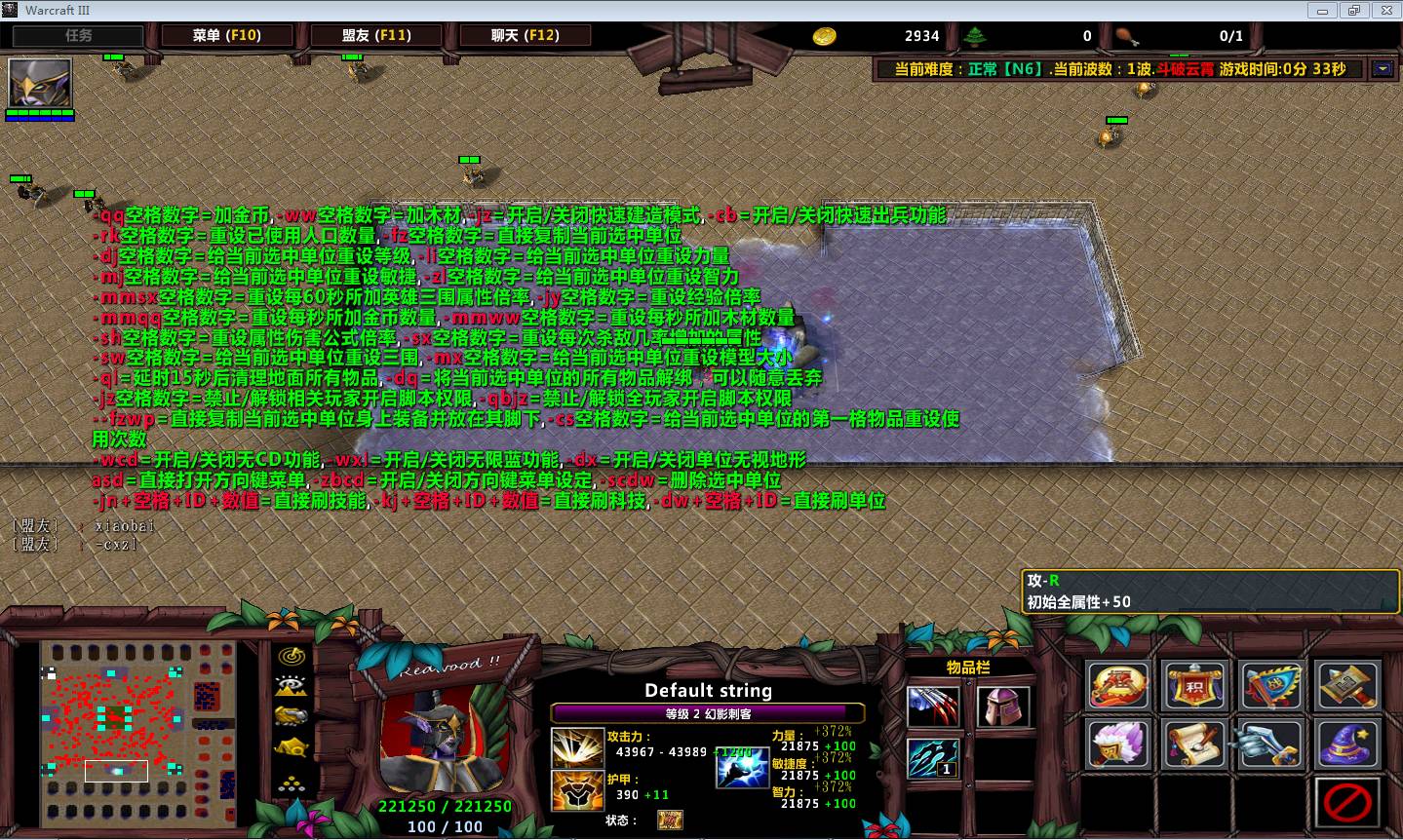Toggle the minimap creep camp display button
The image size is (1403, 840).
pos(291,748)
